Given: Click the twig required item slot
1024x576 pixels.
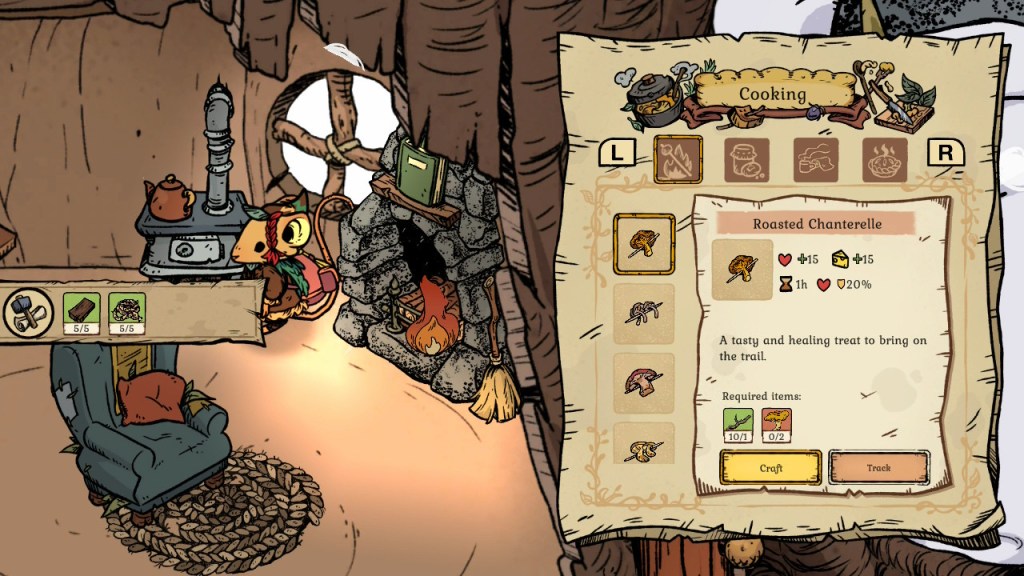Looking at the screenshot, I should [737, 420].
